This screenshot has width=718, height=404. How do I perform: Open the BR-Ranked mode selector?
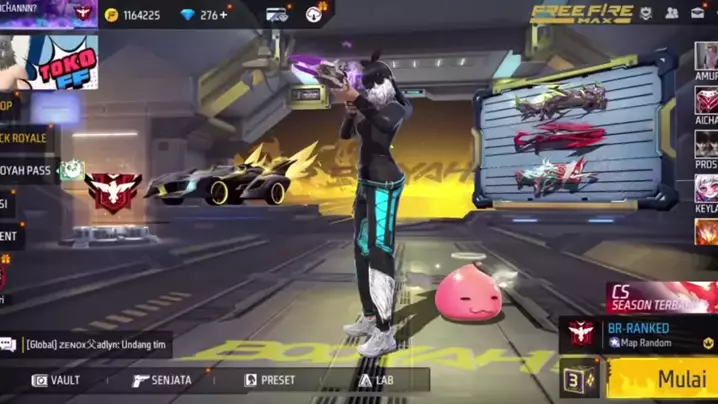[638, 334]
